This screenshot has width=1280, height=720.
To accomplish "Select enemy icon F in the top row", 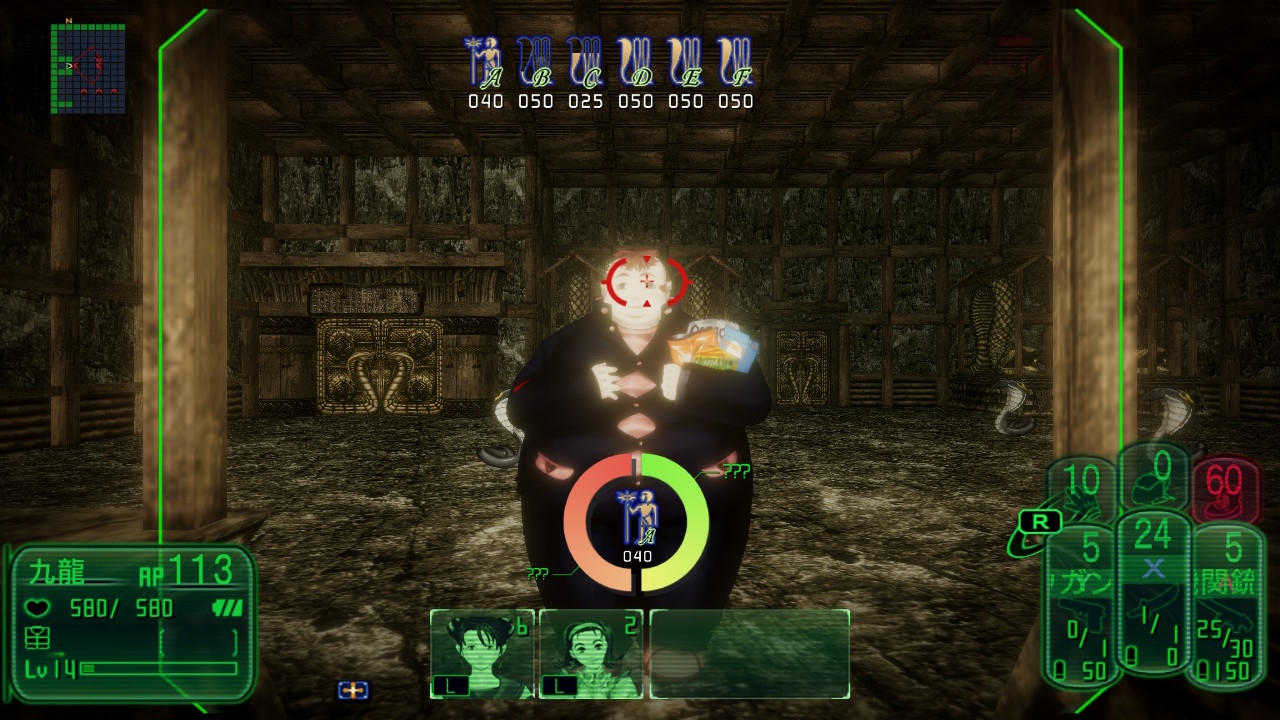I will coord(736,64).
